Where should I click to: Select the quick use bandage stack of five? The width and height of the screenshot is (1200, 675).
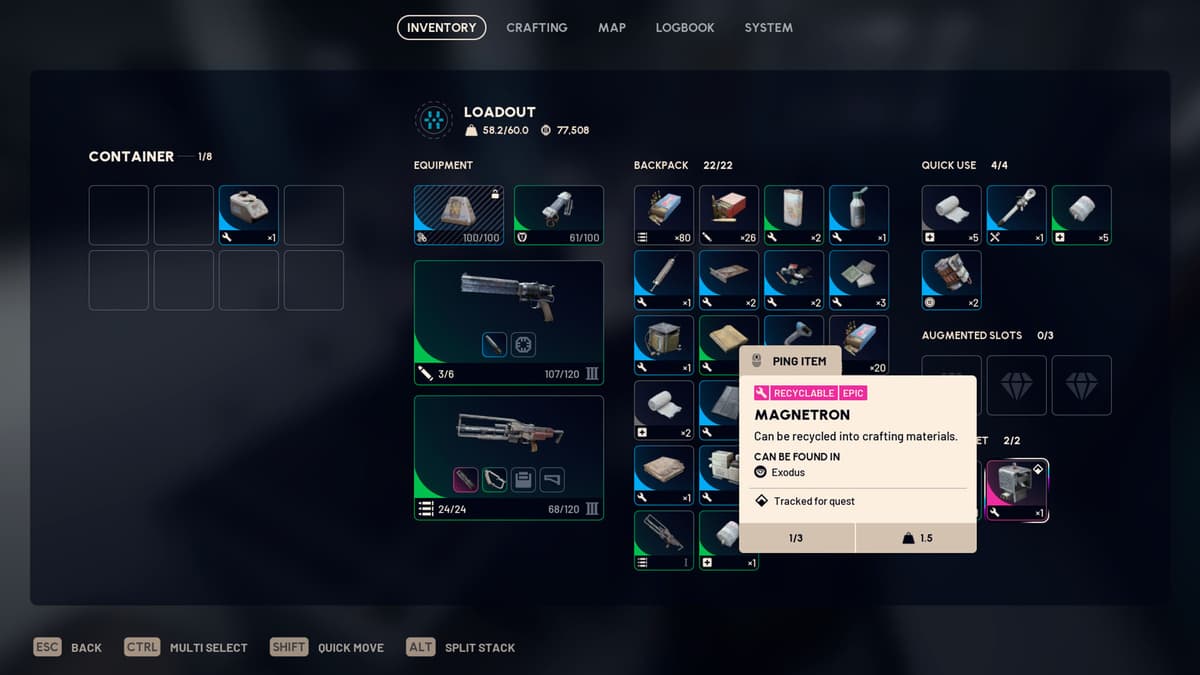pyautogui.click(x=951, y=214)
